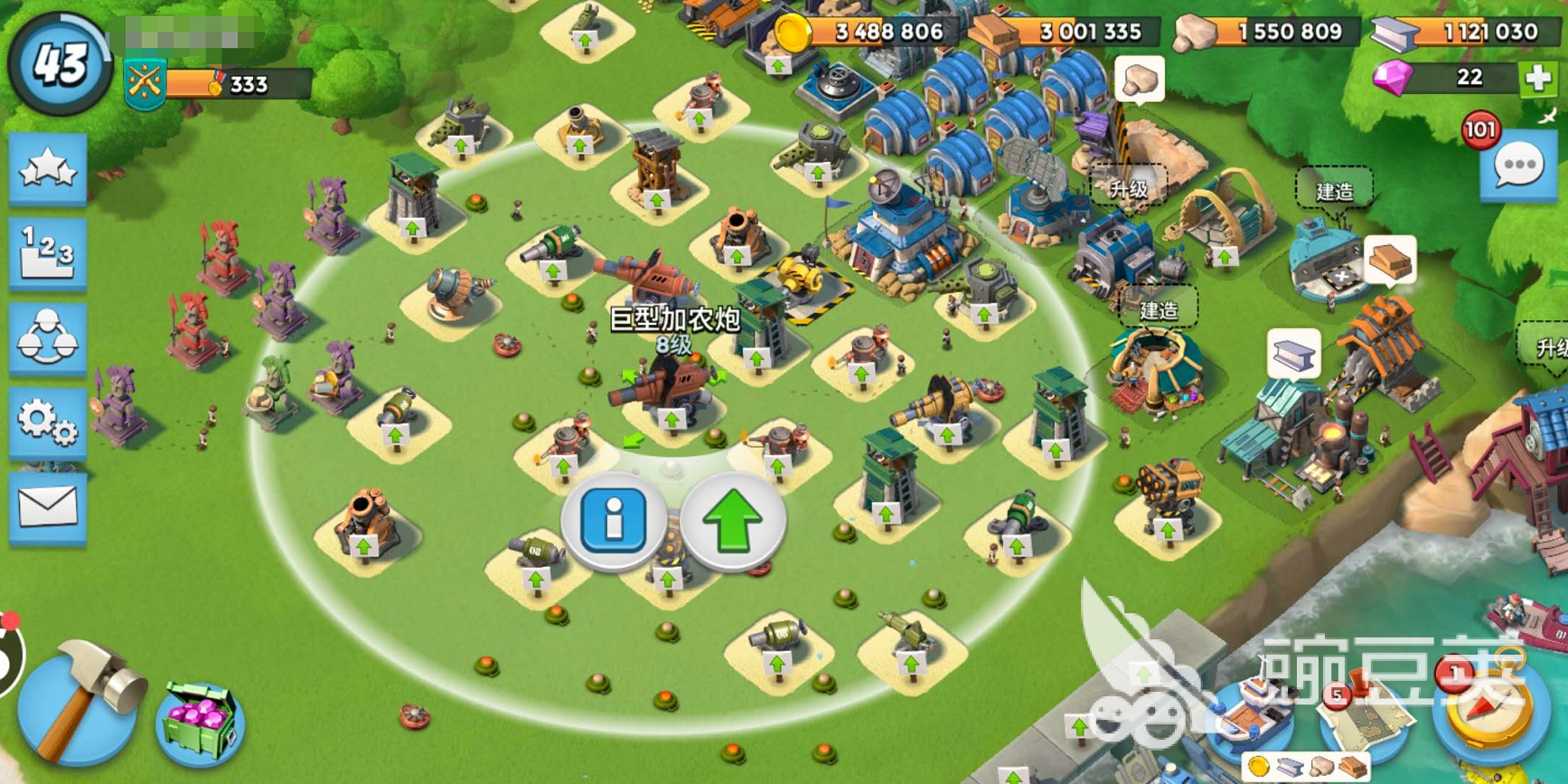This screenshot has width=1568, height=784.
Task: Open the achievements star menu
Action: coord(48,168)
